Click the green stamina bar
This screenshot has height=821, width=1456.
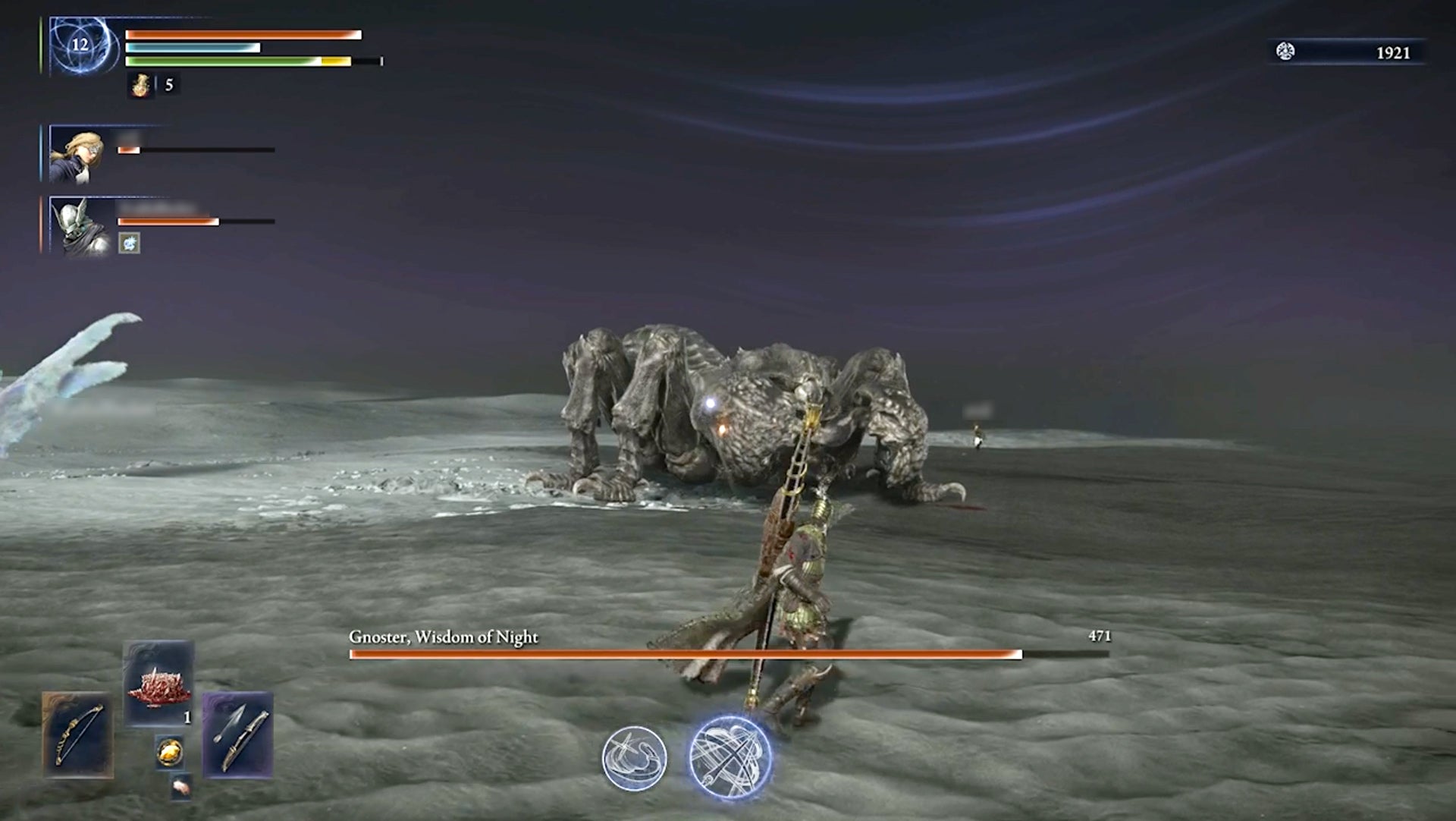[227, 60]
